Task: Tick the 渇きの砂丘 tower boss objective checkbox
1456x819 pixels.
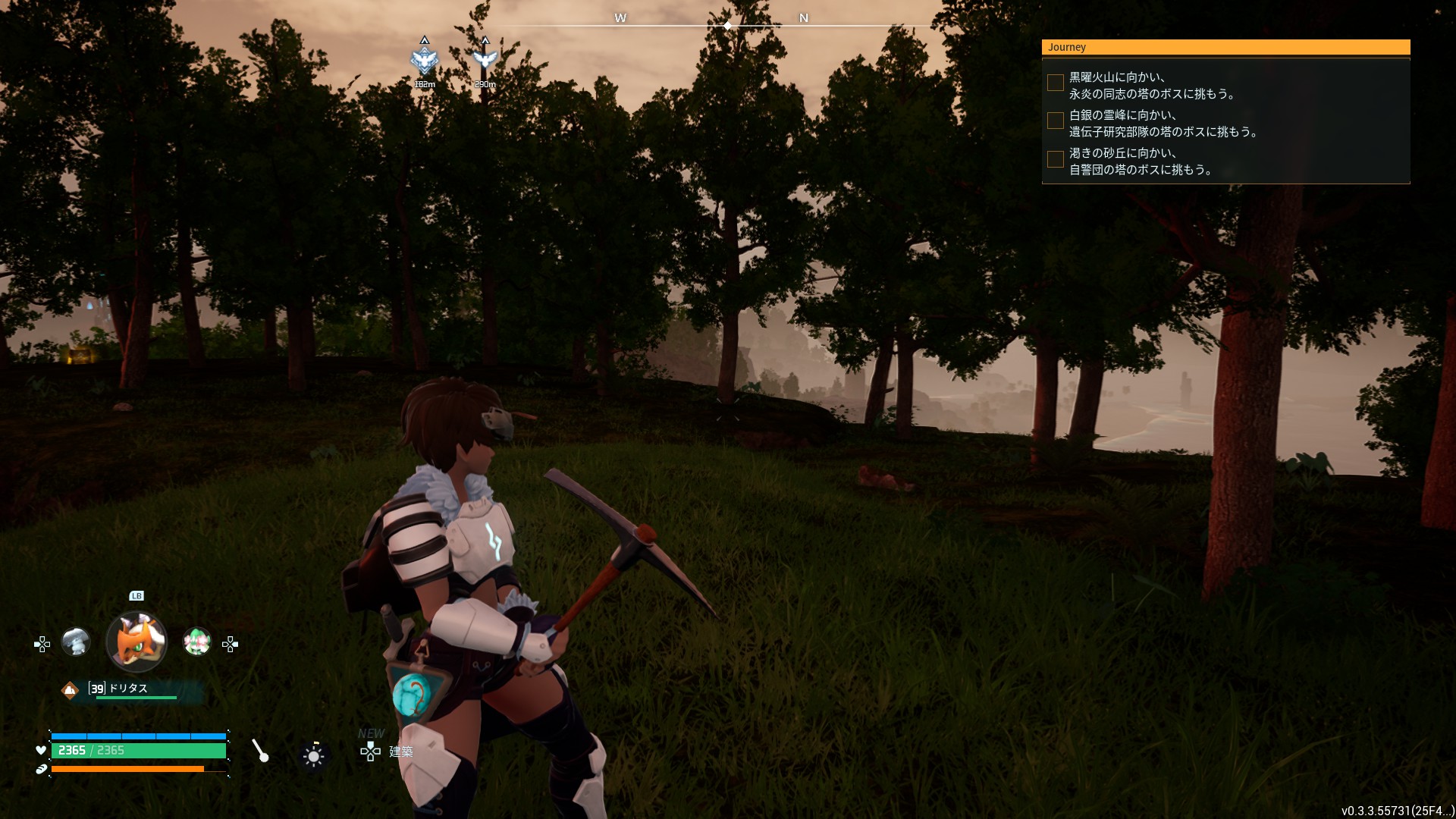Action: coord(1055,159)
